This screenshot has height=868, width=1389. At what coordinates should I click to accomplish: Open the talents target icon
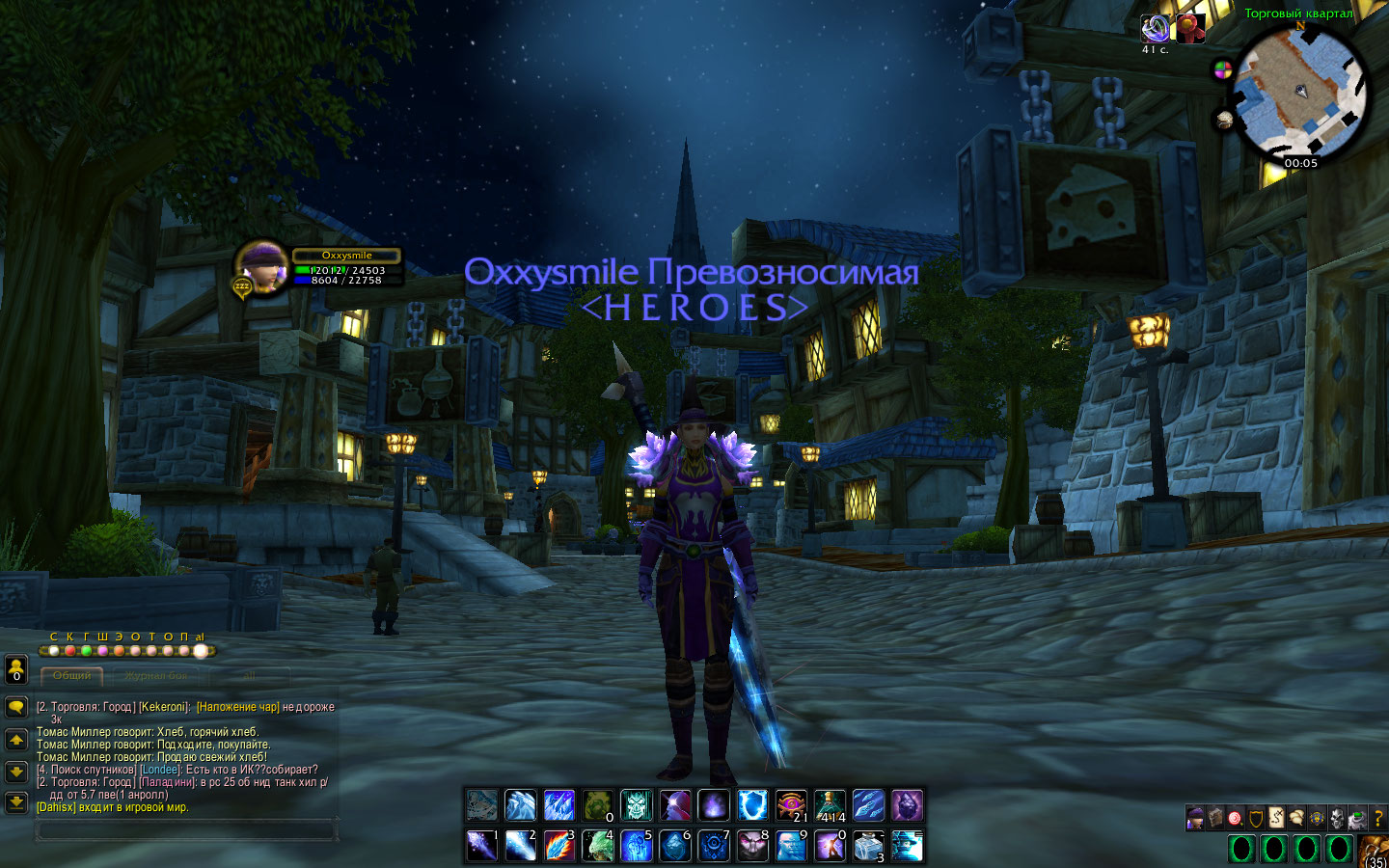pyautogui.click(x=1235, y=819)
